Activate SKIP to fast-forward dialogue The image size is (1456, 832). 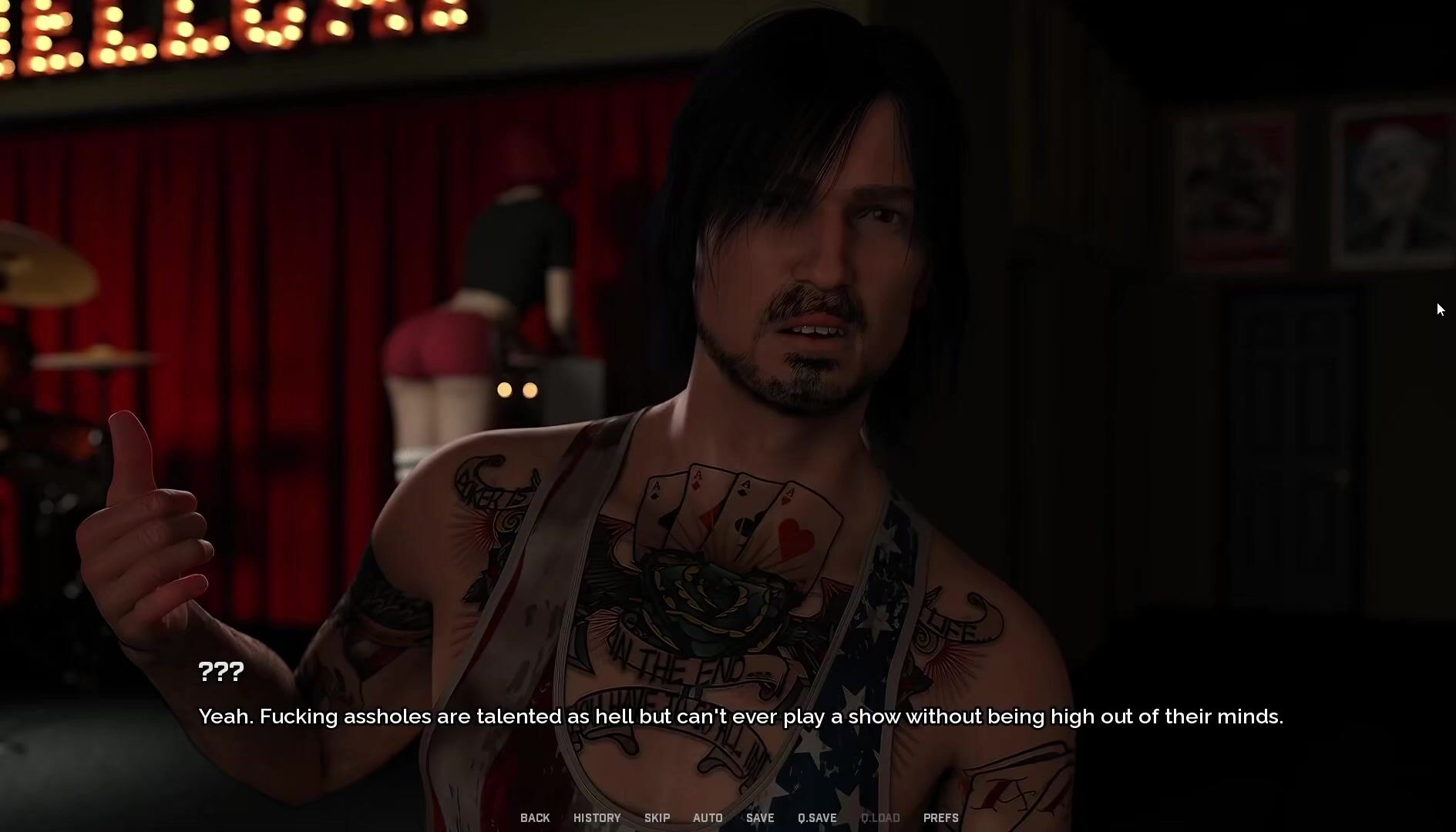pyautogui.click(x=657, y=817)
